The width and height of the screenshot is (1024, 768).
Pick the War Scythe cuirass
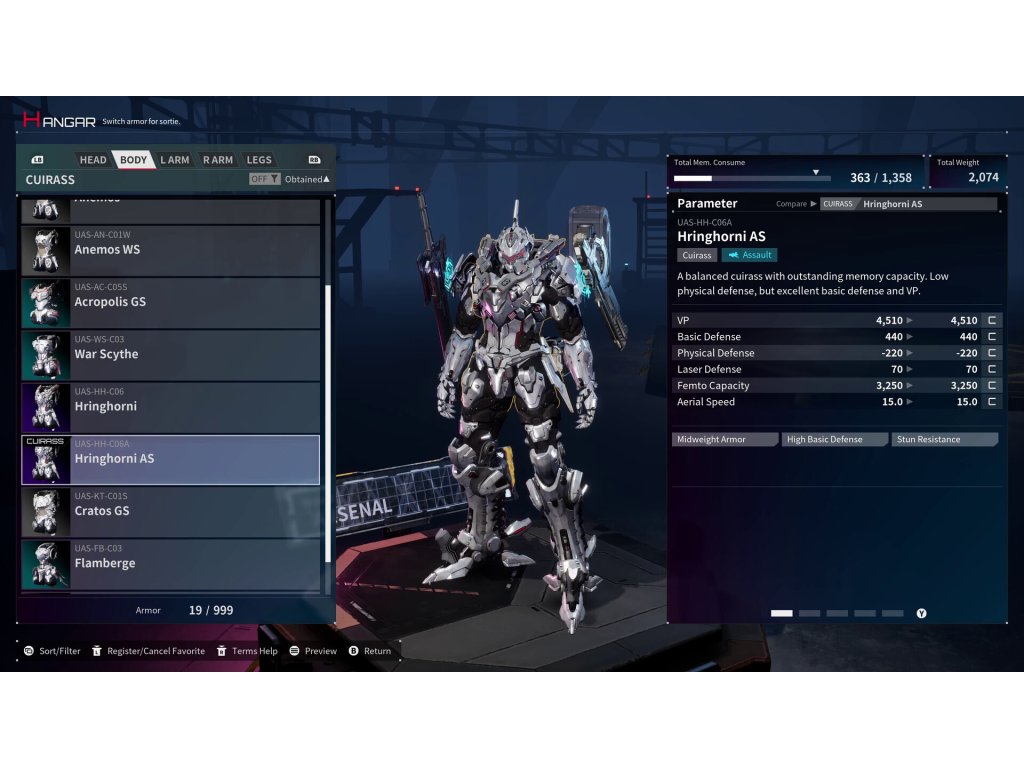click(171, 354)
